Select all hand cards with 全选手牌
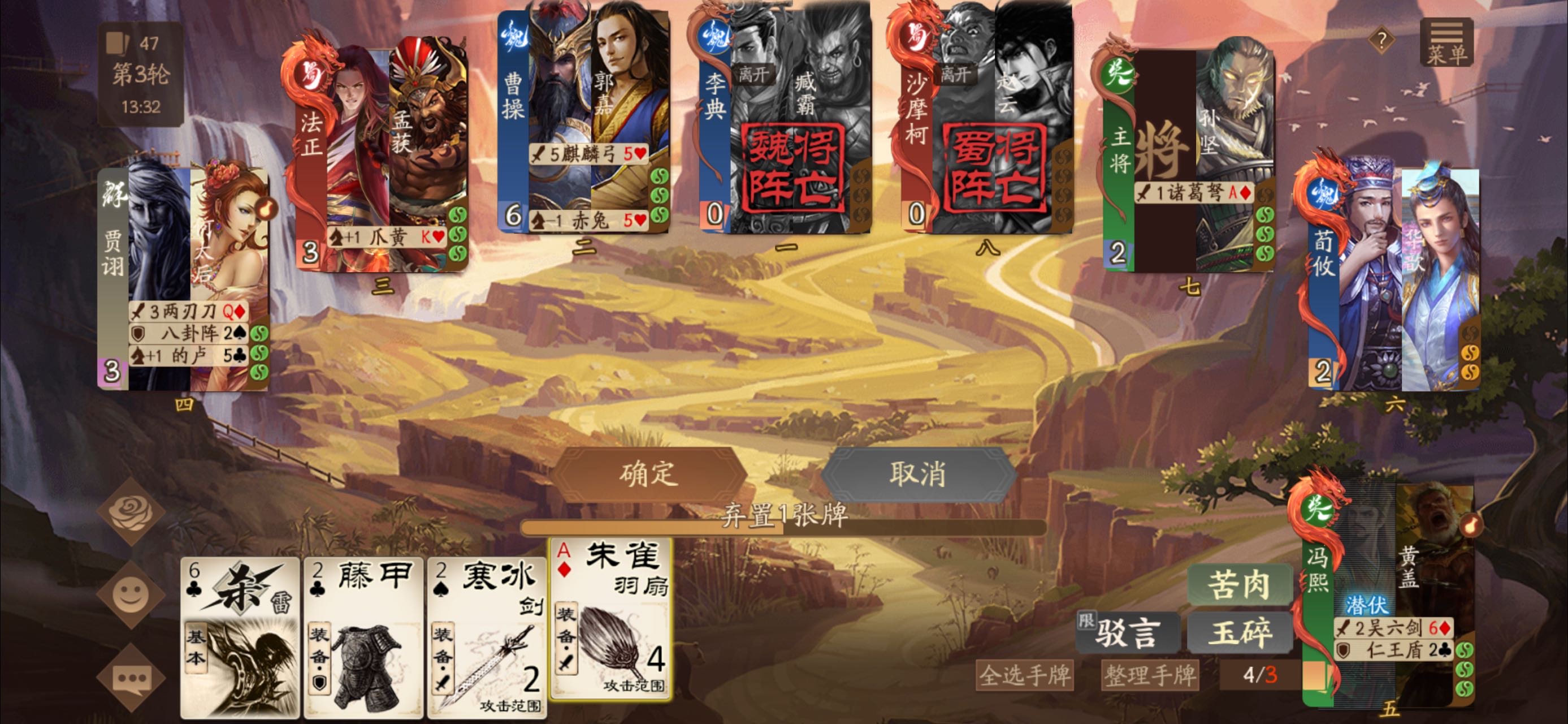 point(1024,675)
